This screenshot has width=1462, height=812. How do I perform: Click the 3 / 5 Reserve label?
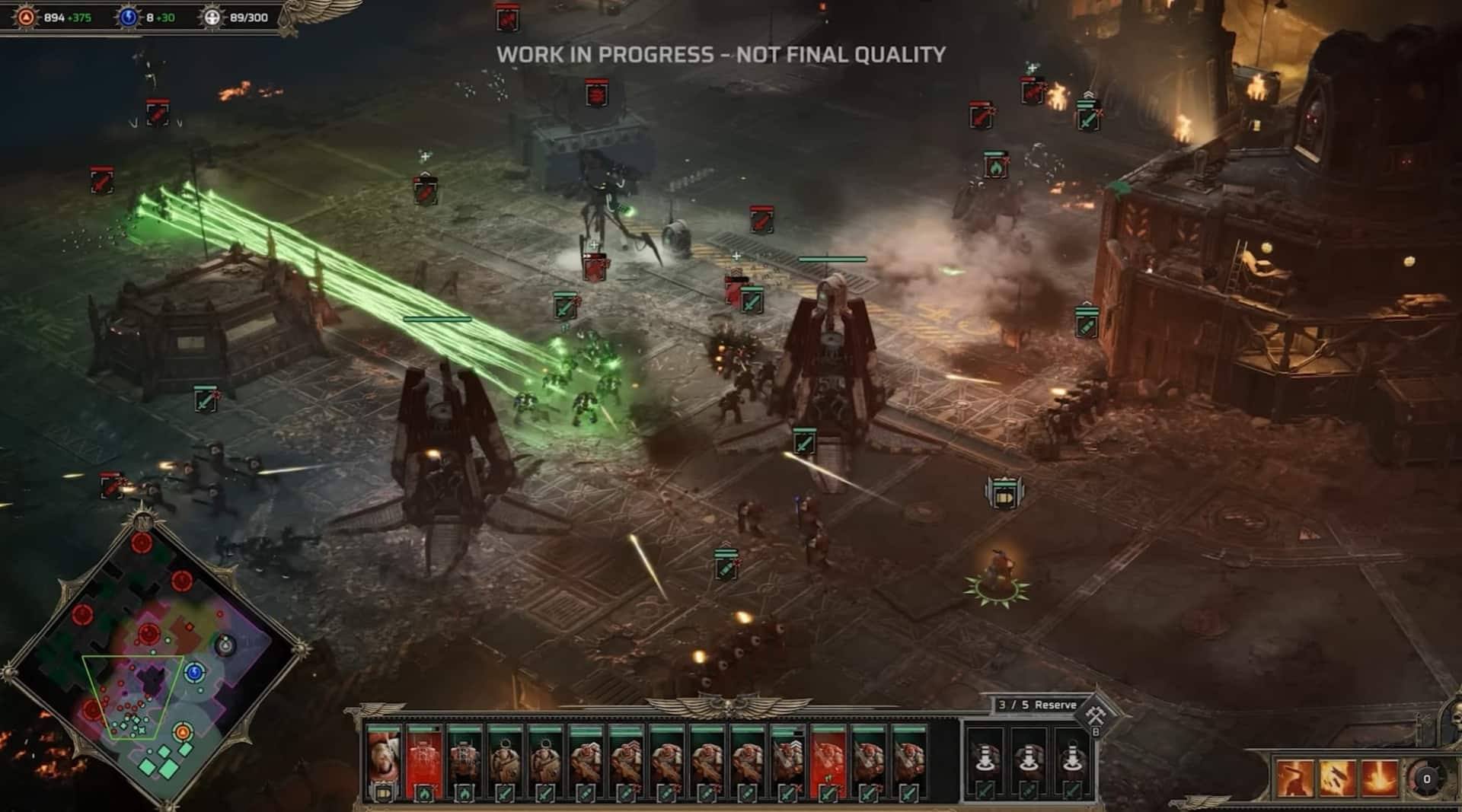(x=1036, y=704)
